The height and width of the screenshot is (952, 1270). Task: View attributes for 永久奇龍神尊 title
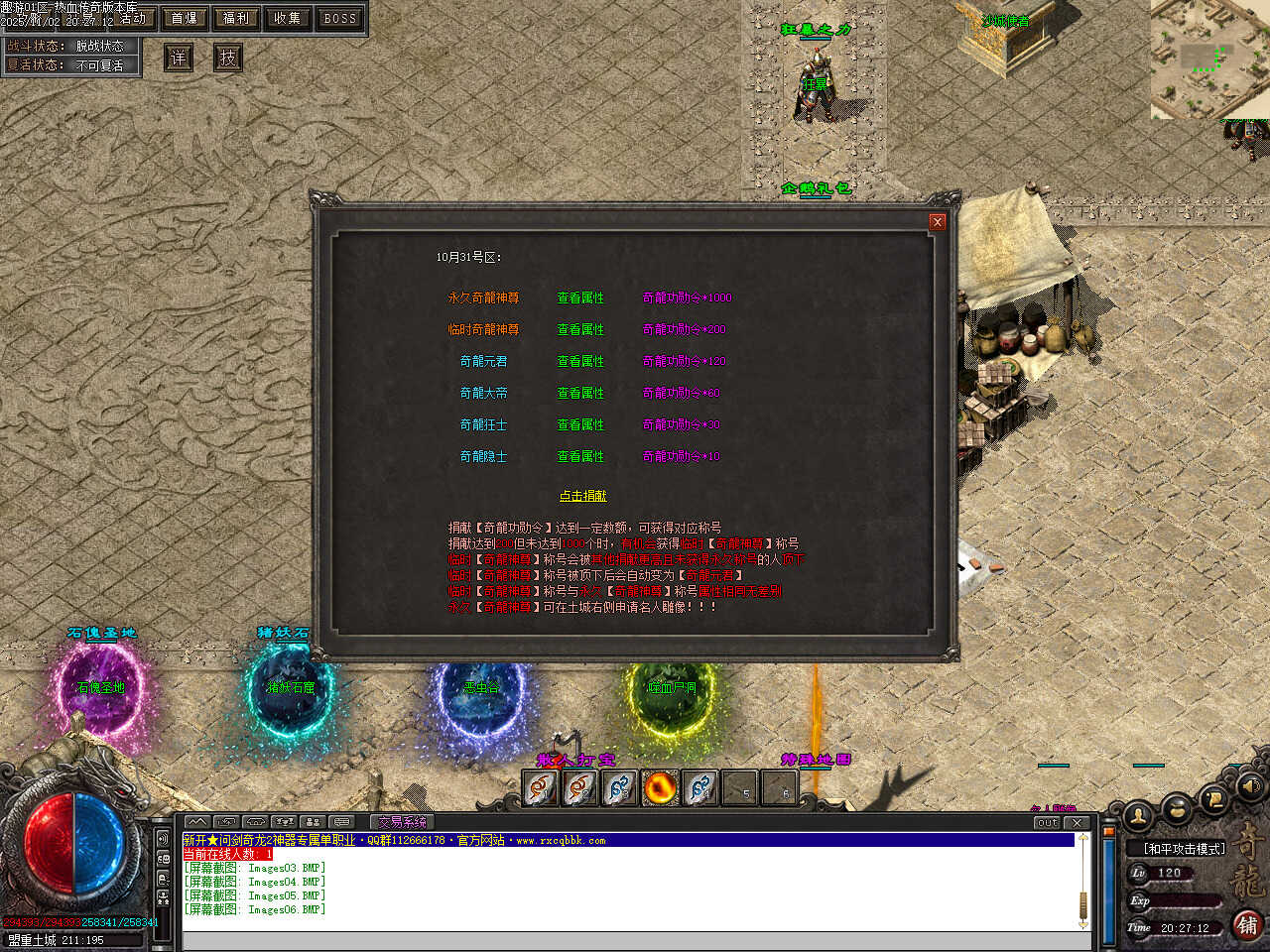(580, 297)
